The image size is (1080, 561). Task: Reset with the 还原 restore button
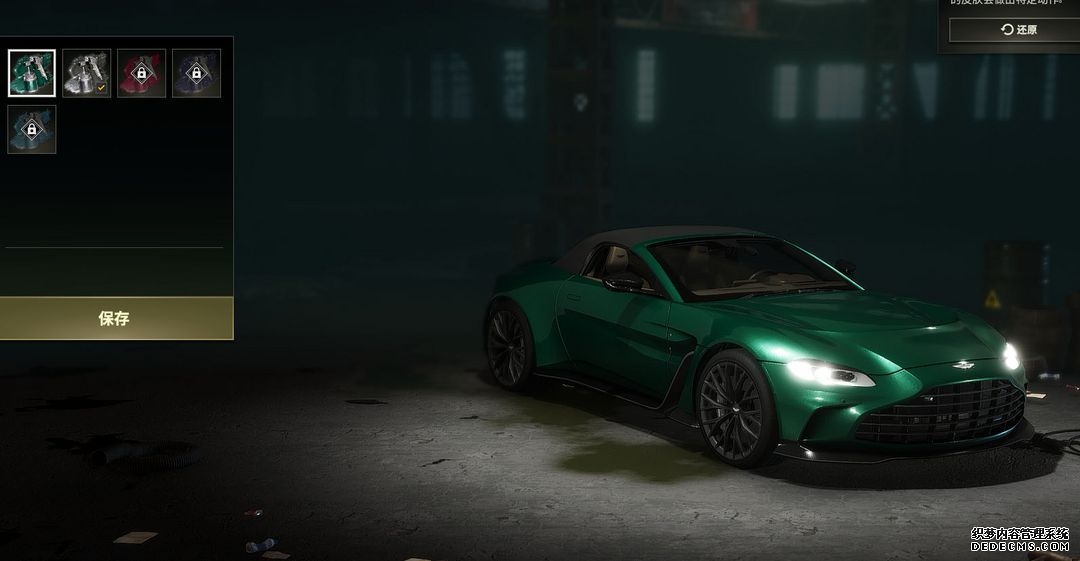click(x=1013, y=30)
